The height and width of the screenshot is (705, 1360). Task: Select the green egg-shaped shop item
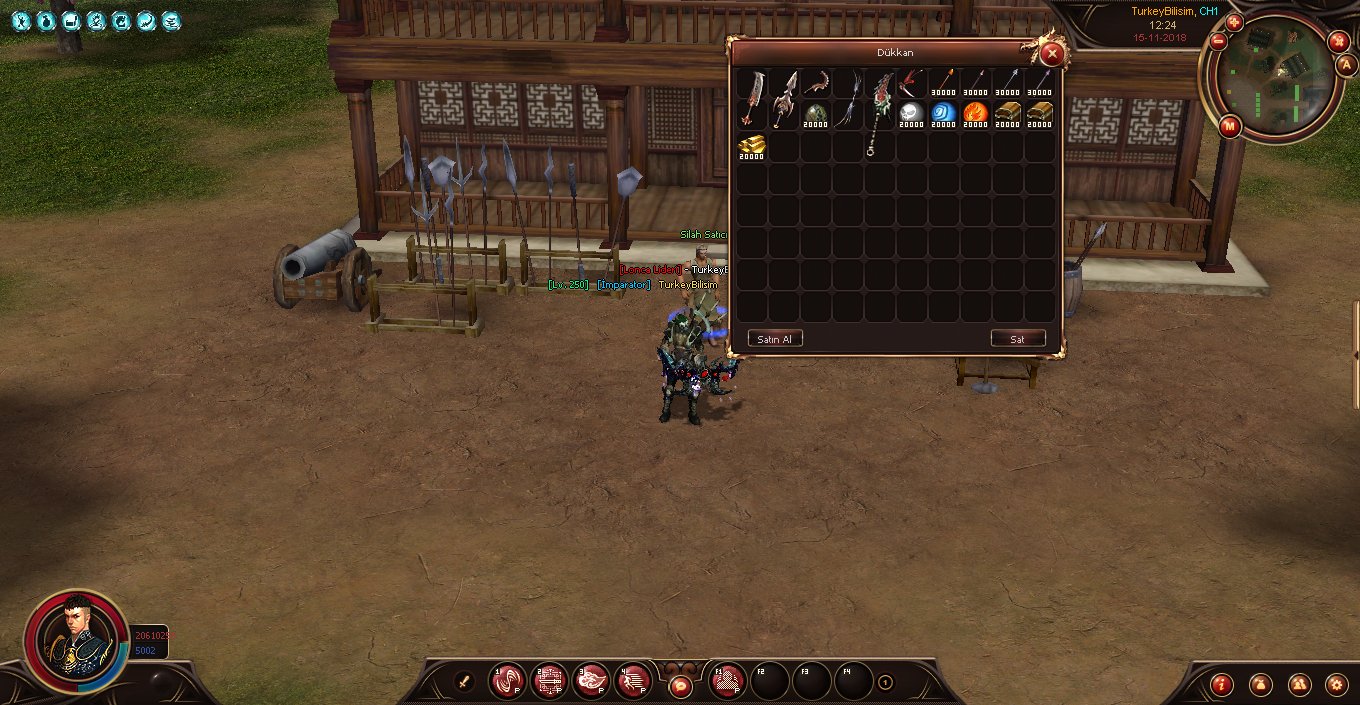(x=815, y=114)
